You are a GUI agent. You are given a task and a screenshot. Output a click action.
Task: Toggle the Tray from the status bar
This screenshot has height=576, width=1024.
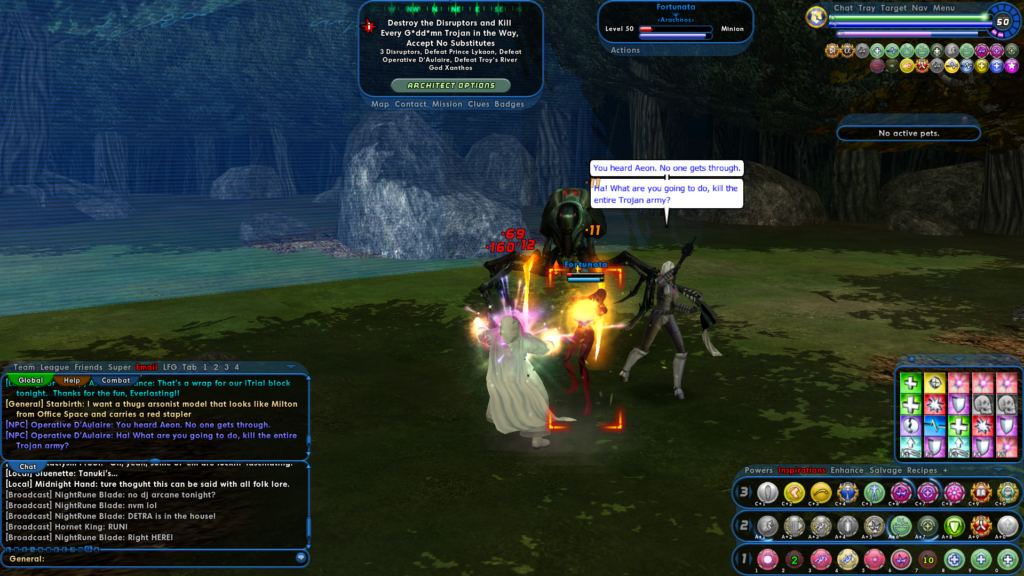point(867,8)
